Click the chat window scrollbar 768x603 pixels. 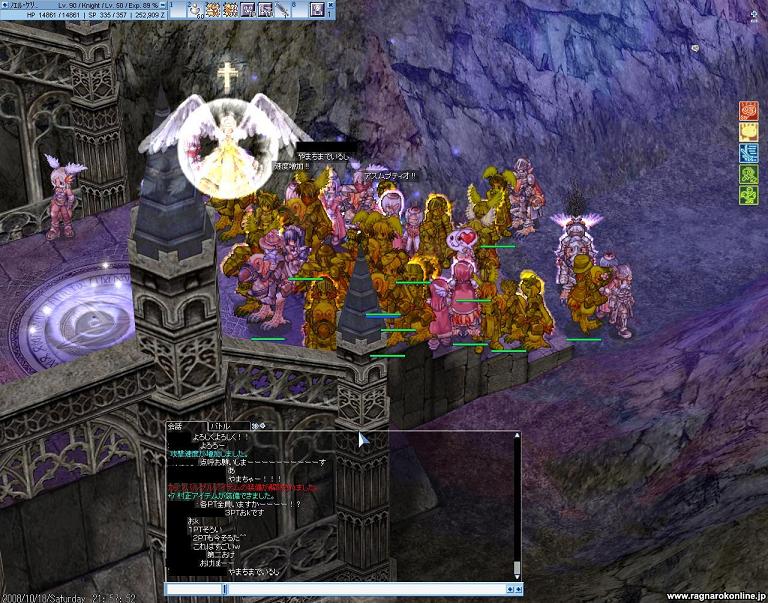[517, 500]
